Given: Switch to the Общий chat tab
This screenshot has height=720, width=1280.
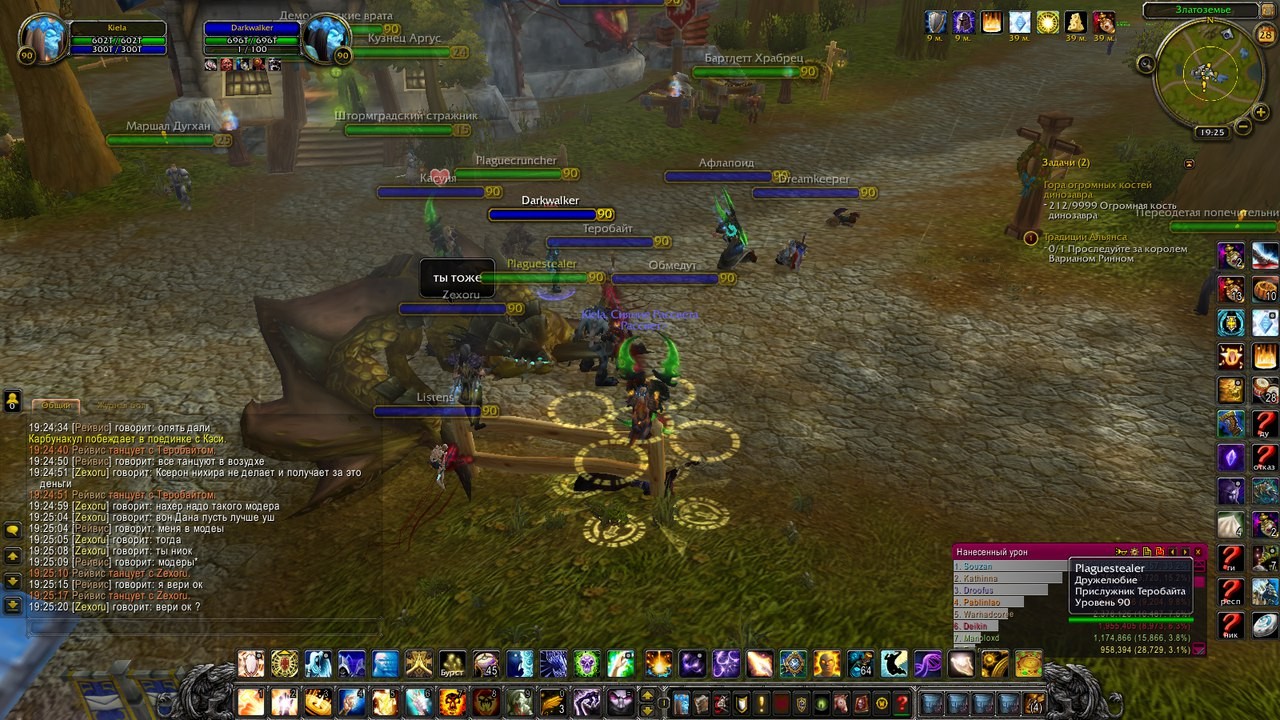Looking at the screenshot, I should coord(56,405).
